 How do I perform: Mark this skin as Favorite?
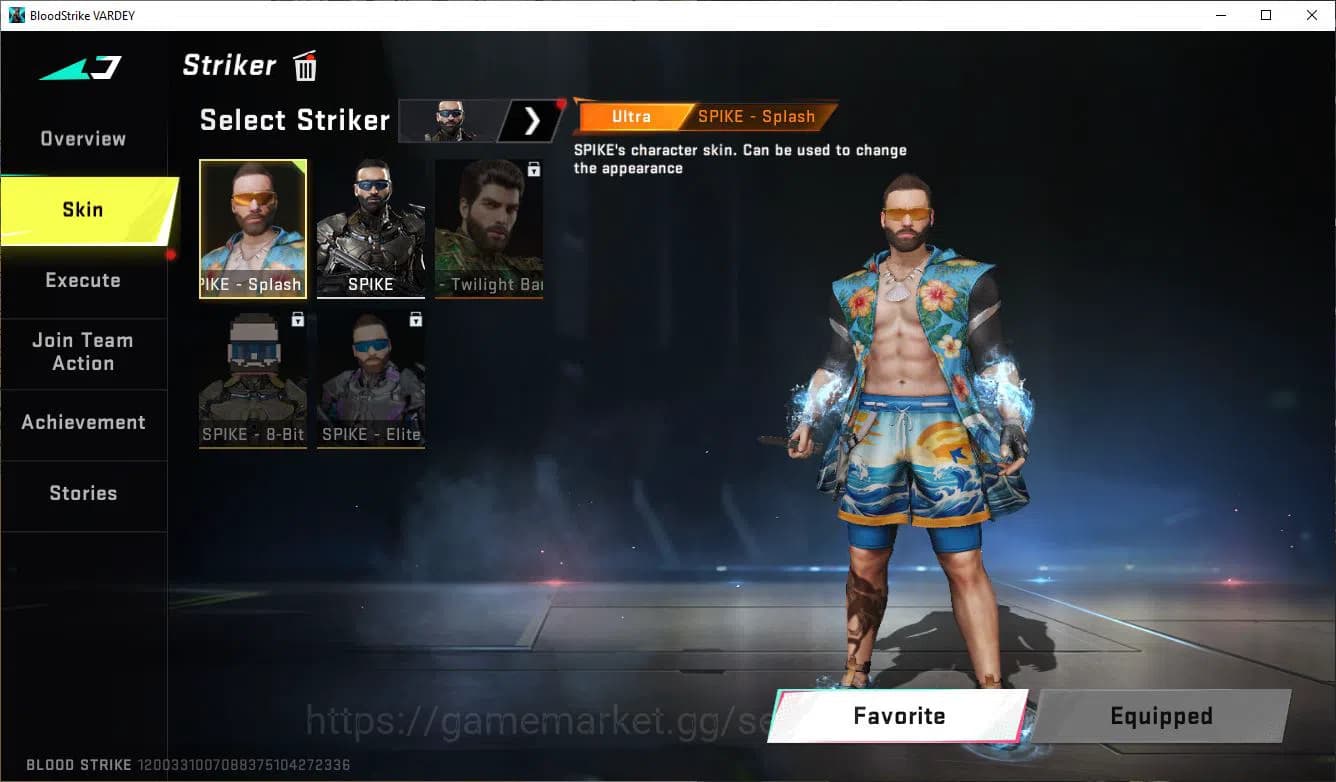point(898,716)
